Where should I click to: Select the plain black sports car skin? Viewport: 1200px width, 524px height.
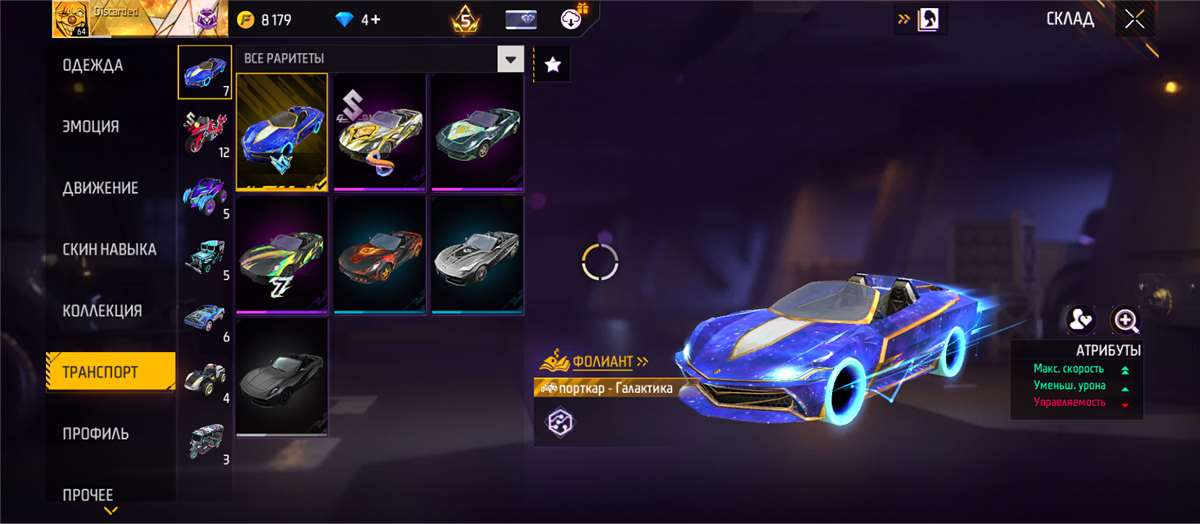click(x=282, y=377)
